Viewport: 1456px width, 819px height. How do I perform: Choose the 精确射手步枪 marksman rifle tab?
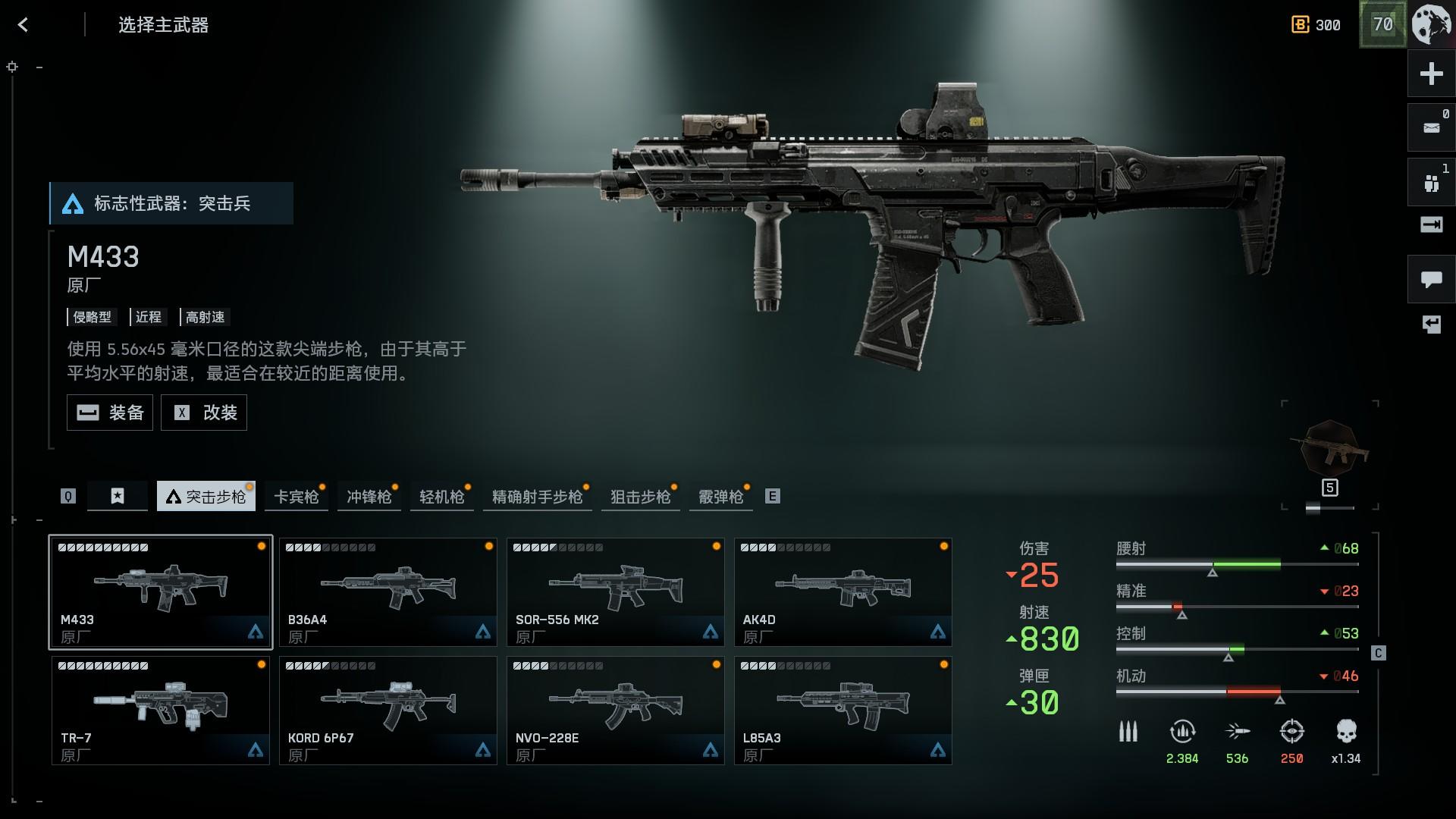[537, 497]
